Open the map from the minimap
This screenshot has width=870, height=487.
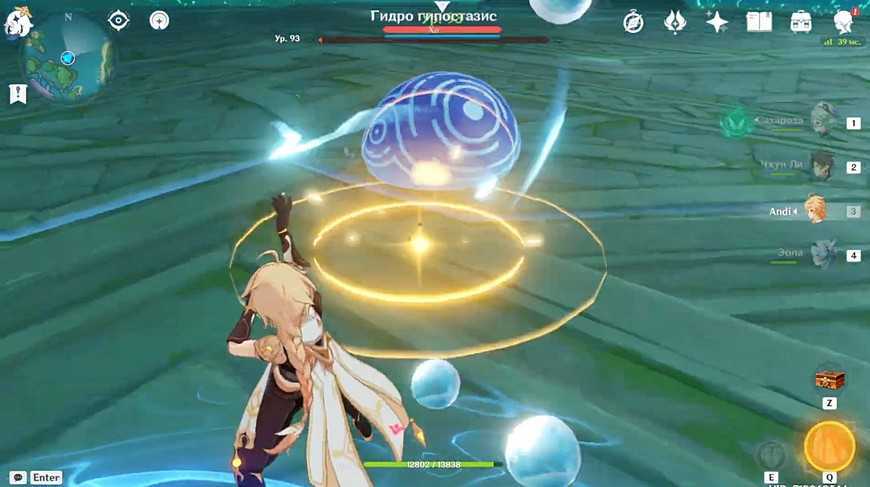pyautogui.click(x=68, y=58)
